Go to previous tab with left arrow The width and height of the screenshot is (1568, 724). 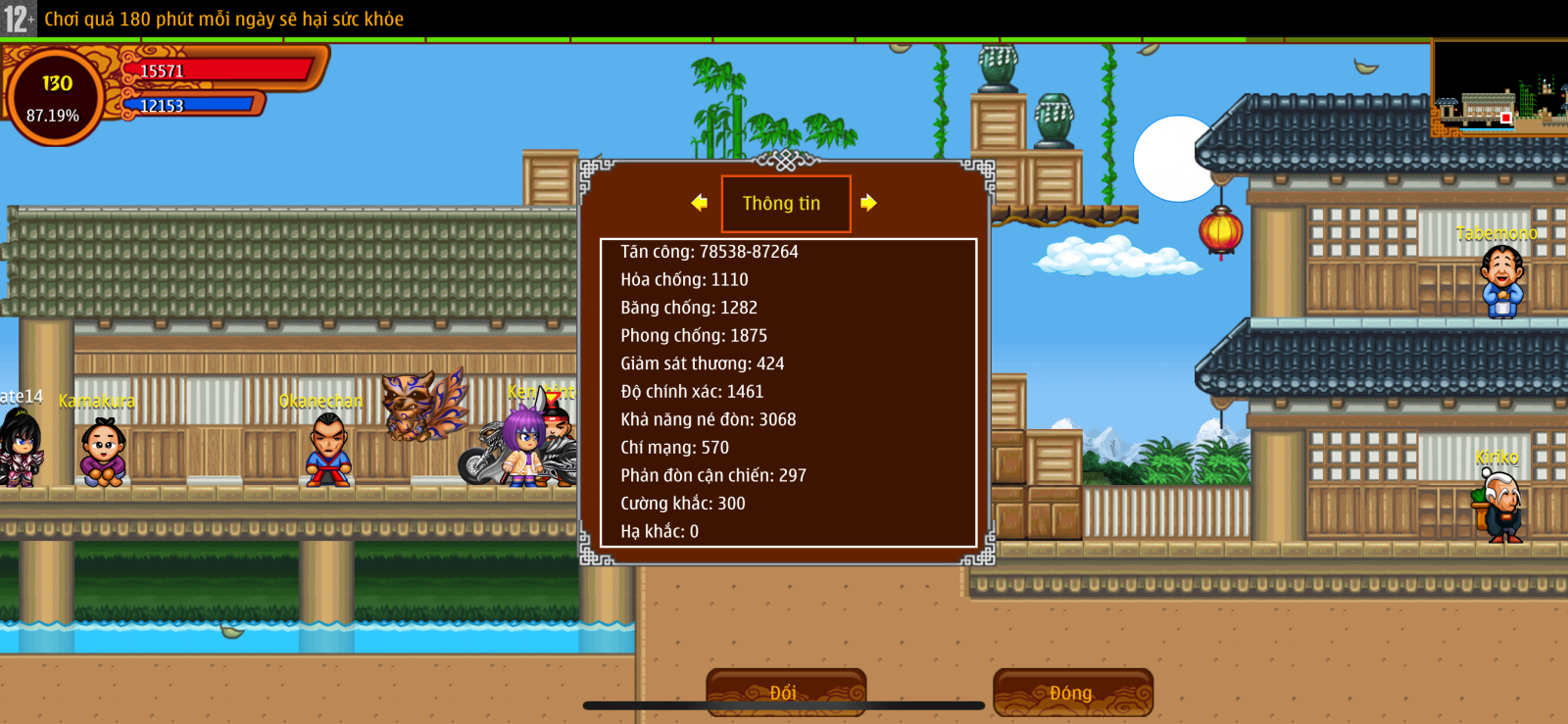point(699,203)
